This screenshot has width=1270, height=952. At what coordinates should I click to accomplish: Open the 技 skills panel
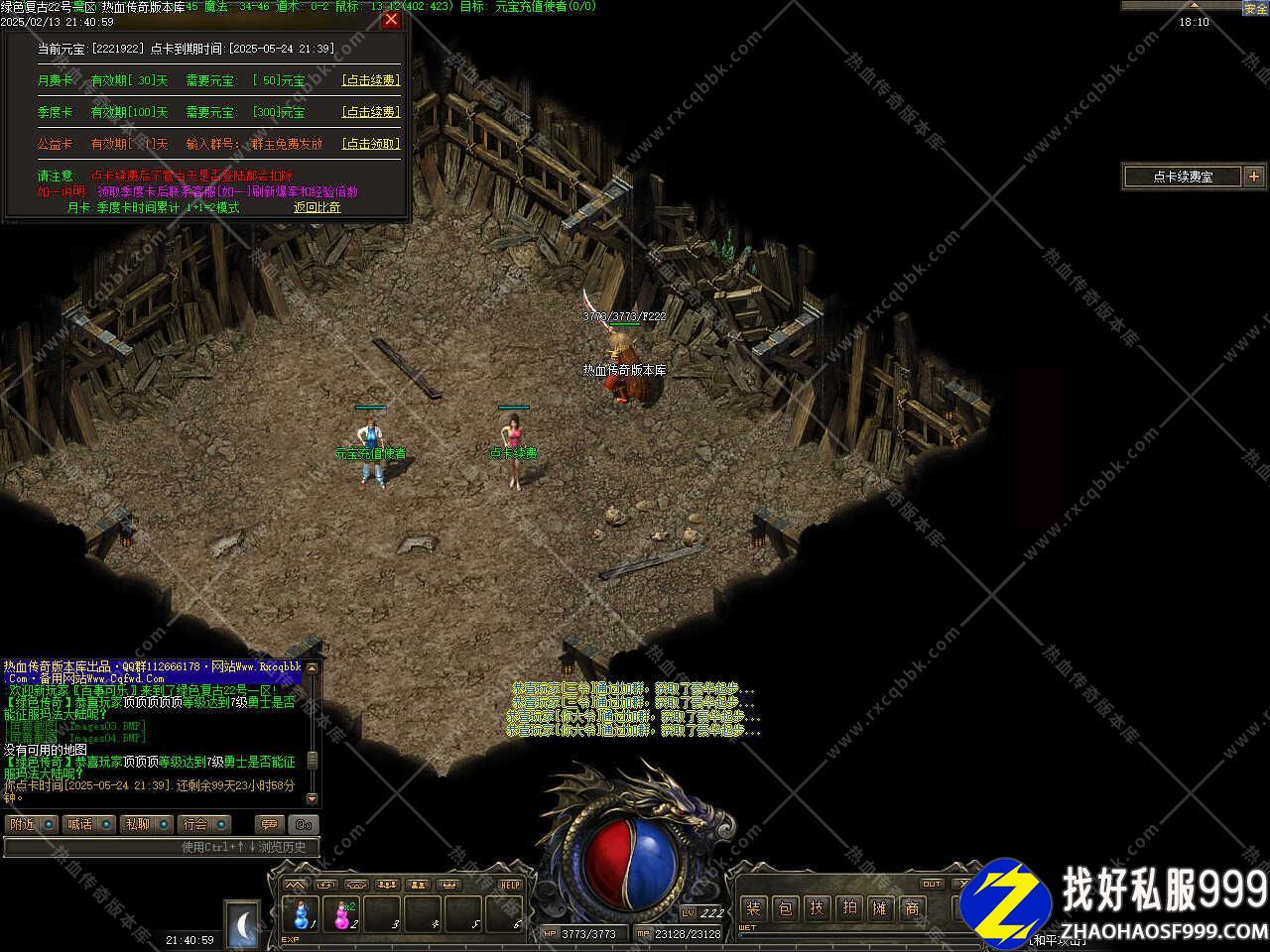coord(817,907)
